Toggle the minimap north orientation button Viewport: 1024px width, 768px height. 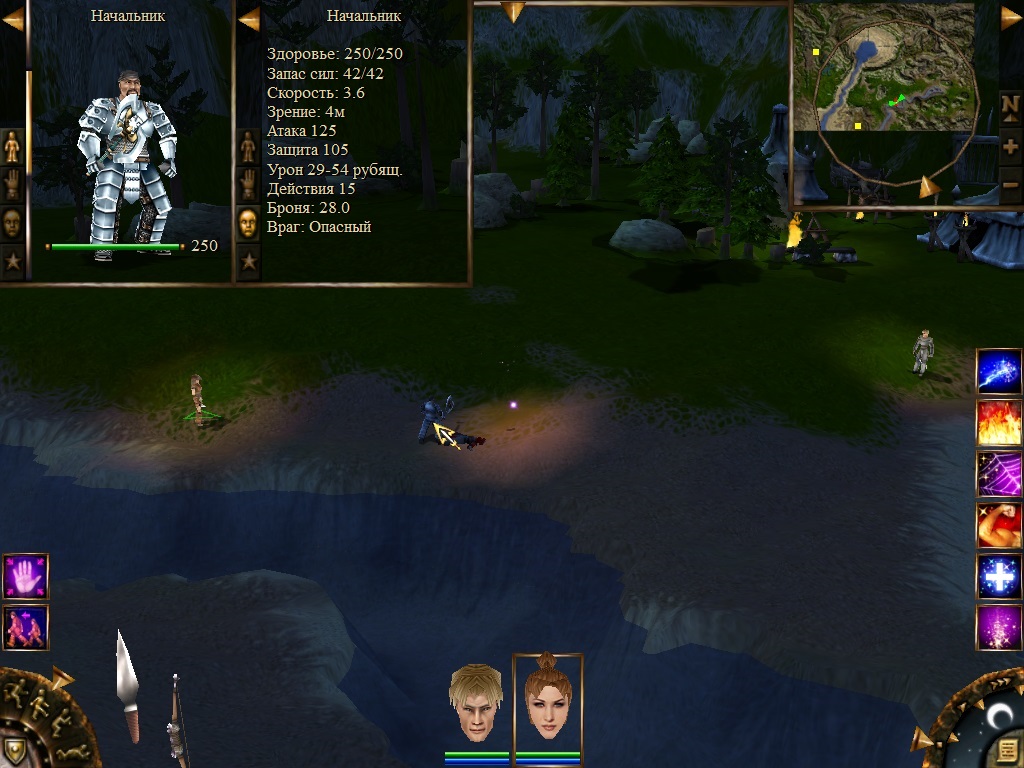click(1010, 106)
